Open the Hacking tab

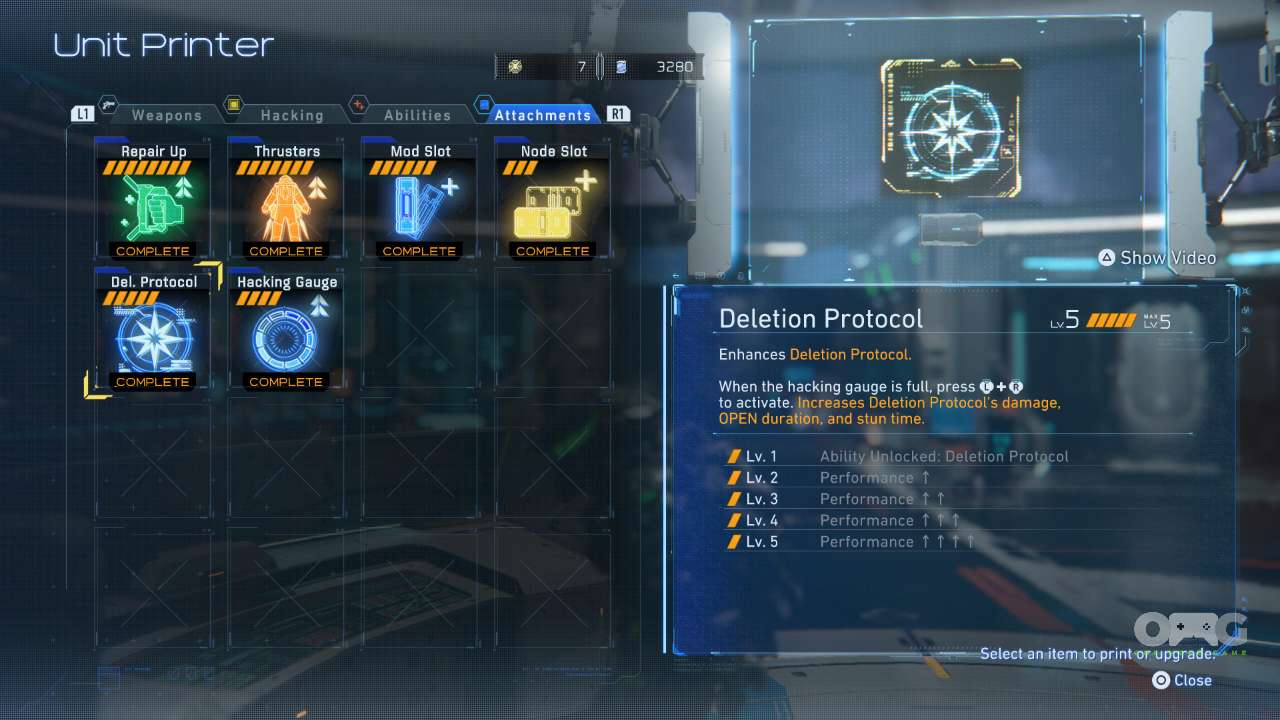click(x=291, y=115)
